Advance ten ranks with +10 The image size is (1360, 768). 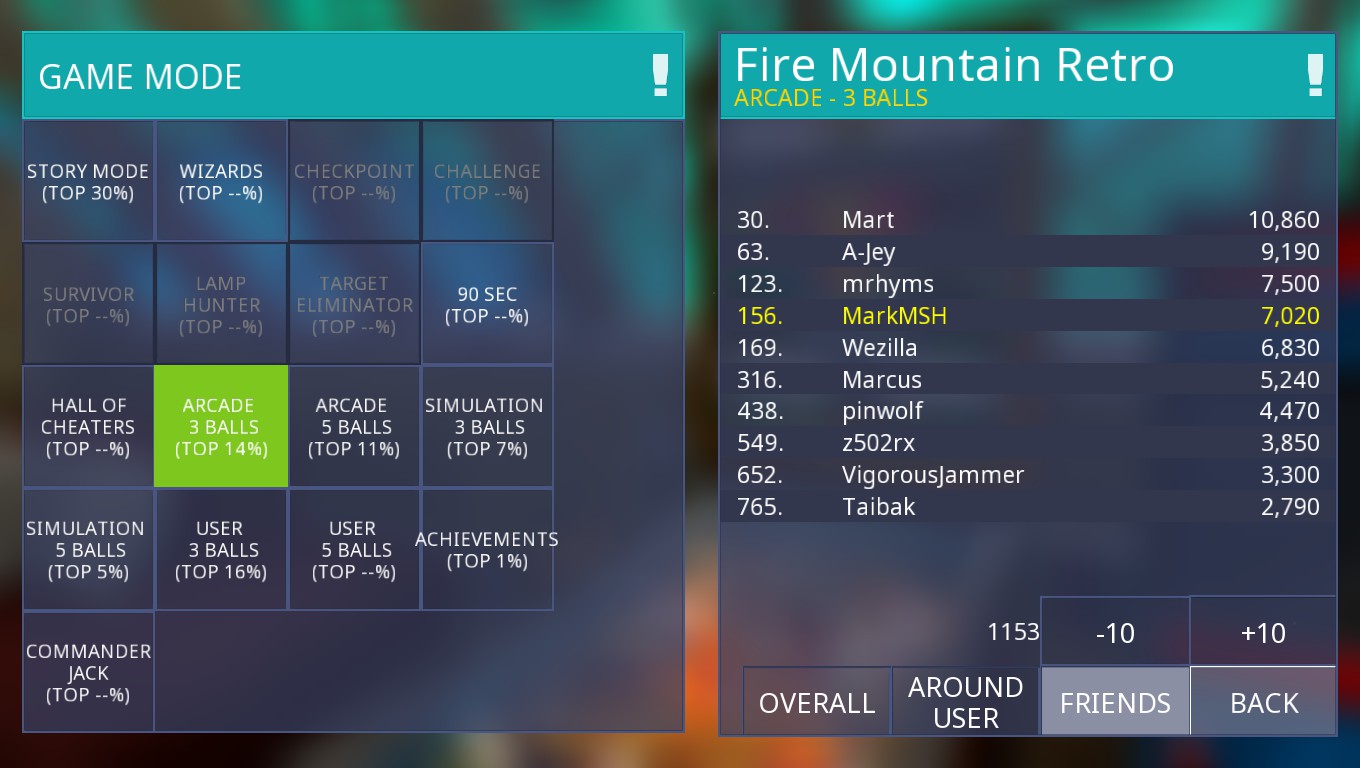tap(1263, 632)
